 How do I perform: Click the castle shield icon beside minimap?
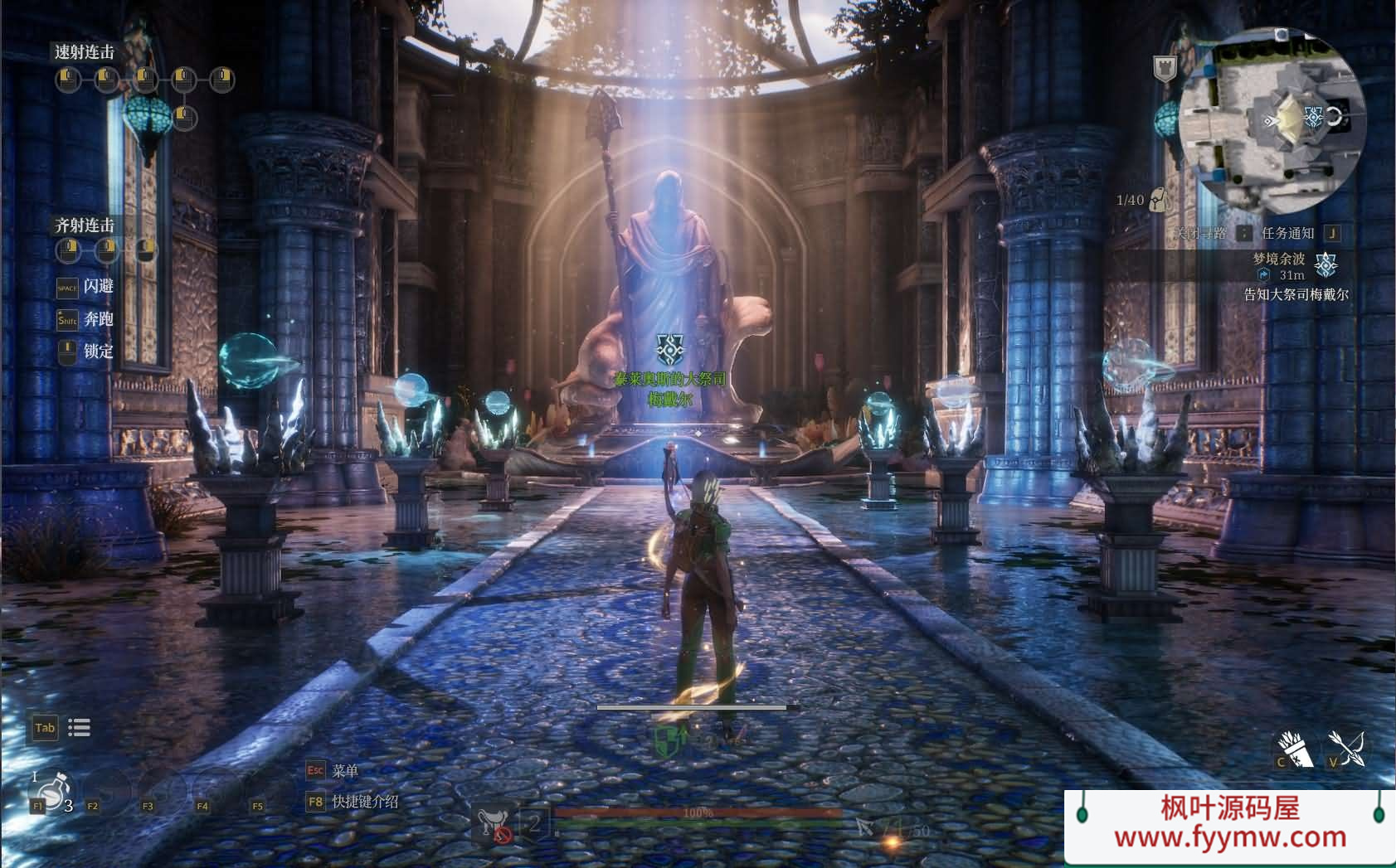1165,69
